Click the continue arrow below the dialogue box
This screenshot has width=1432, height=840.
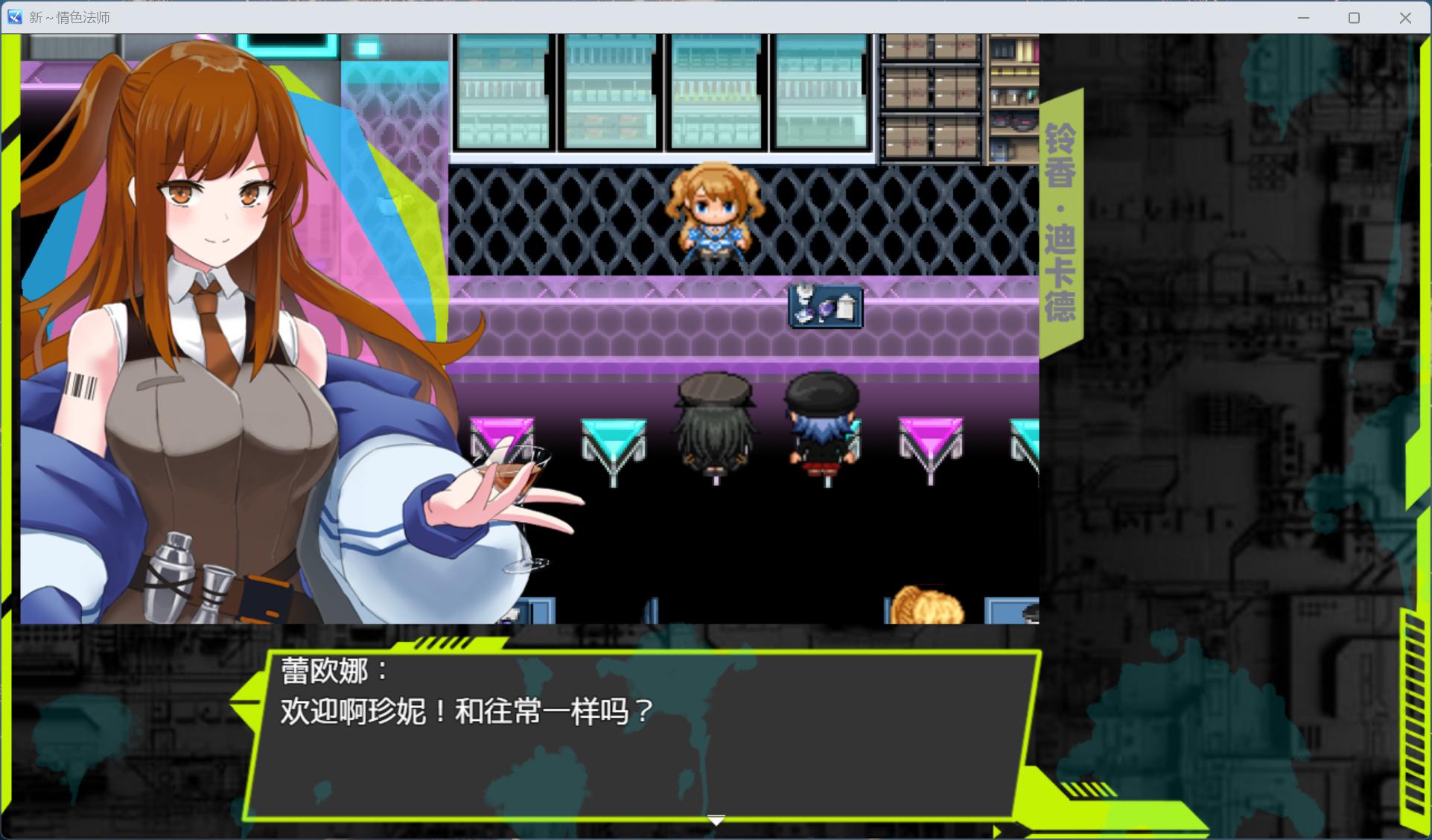[x=715, y=819]
